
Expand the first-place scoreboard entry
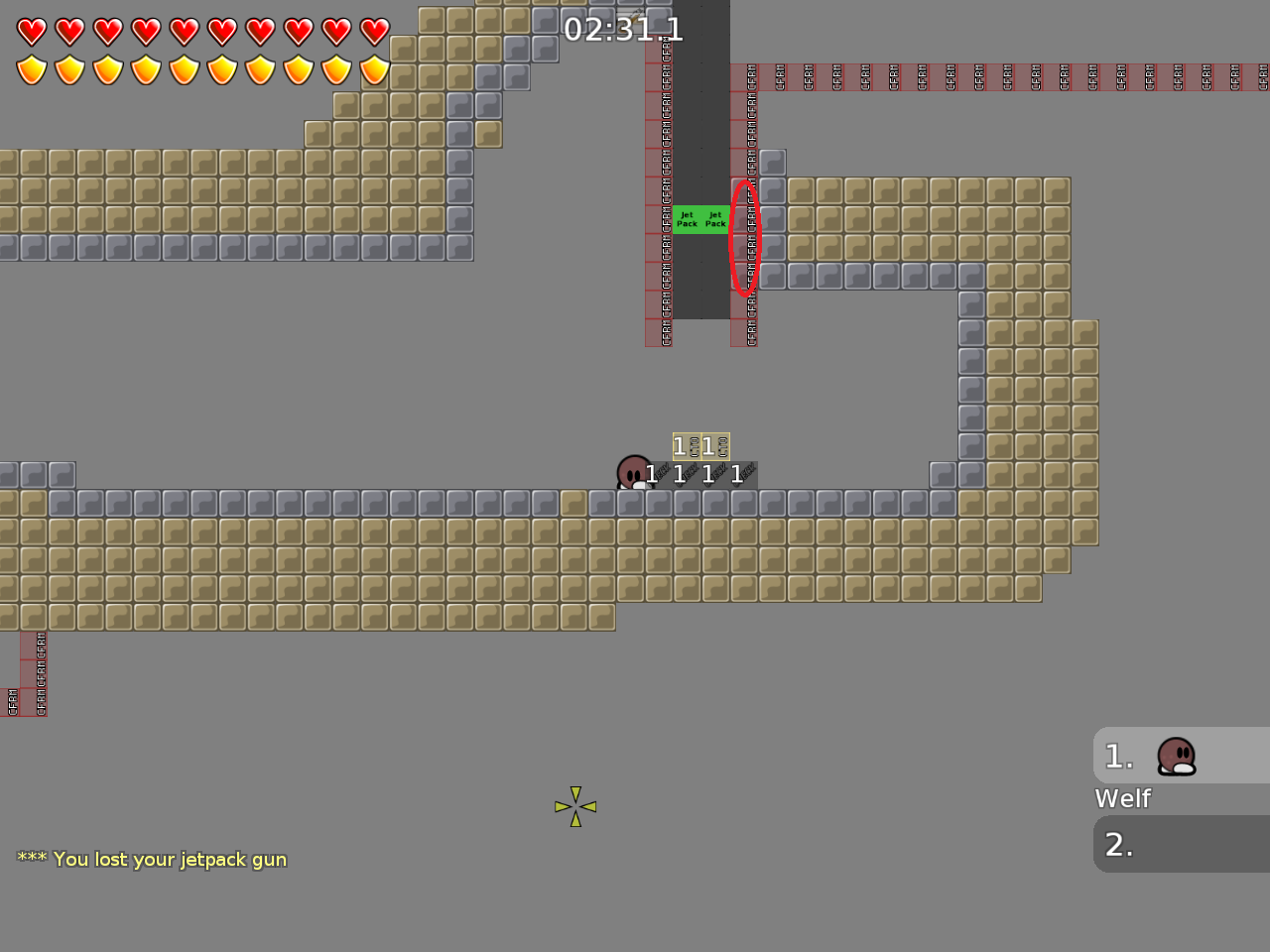point(1181,755)
